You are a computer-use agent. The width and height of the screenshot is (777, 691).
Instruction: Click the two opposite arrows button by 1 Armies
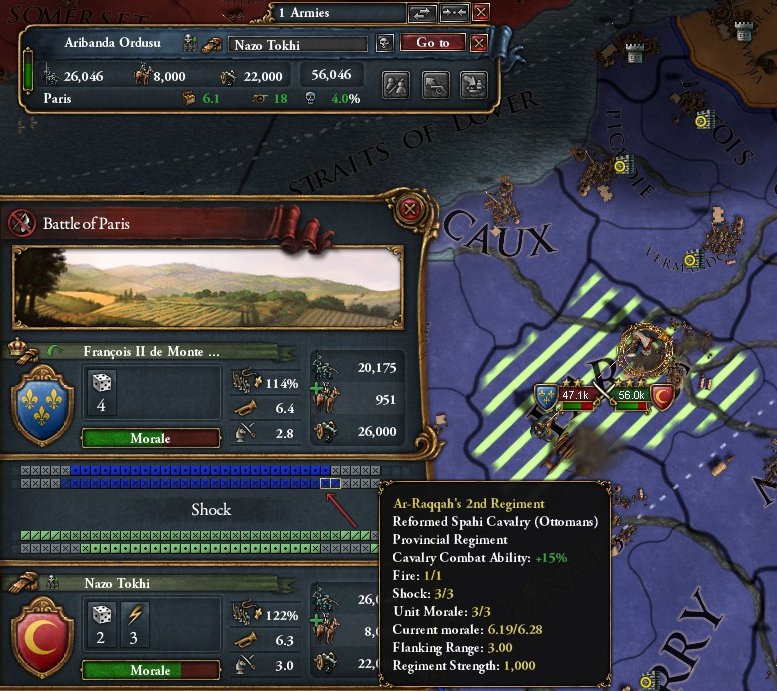coord(422,13)
